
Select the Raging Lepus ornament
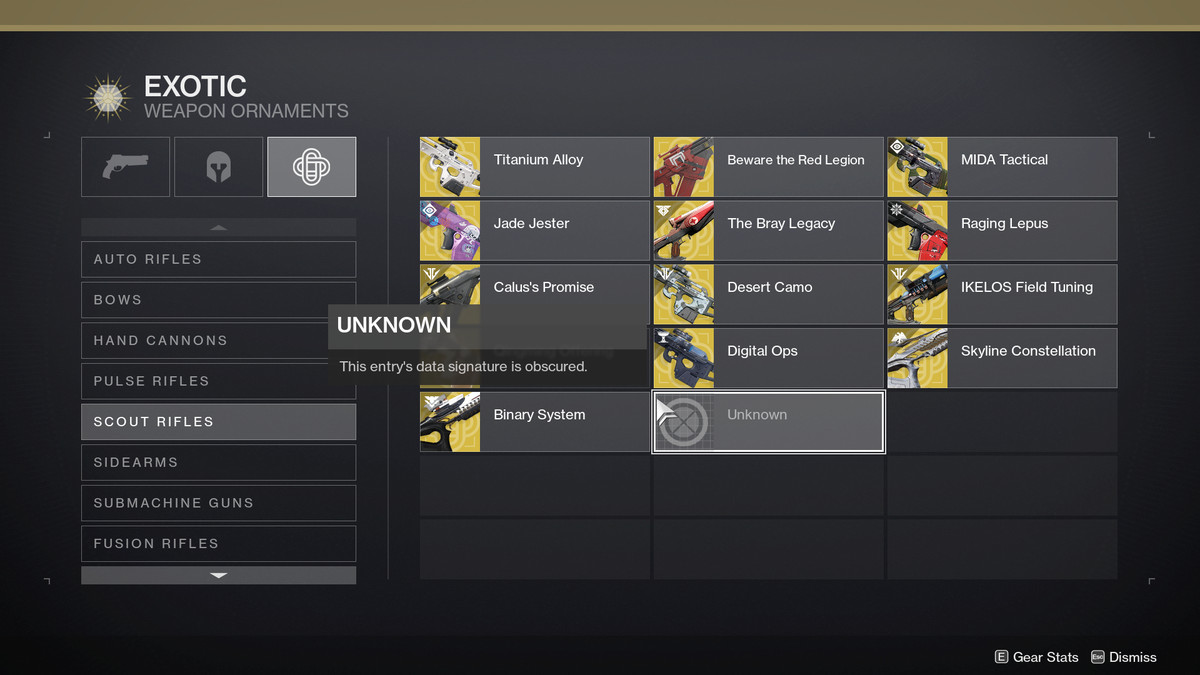(1002, 231)
